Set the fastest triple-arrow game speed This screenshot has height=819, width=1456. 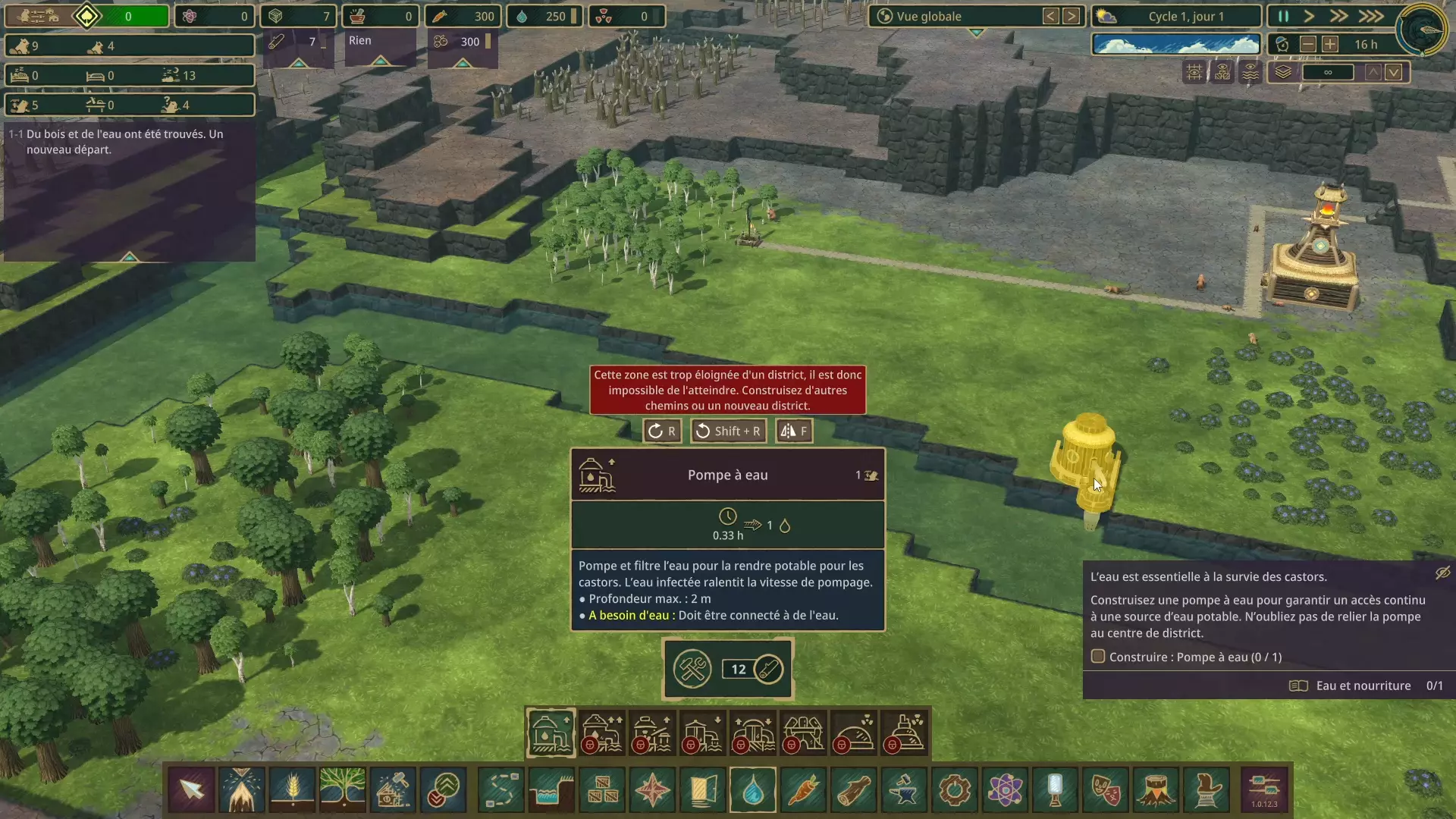tap(1370, 16)
